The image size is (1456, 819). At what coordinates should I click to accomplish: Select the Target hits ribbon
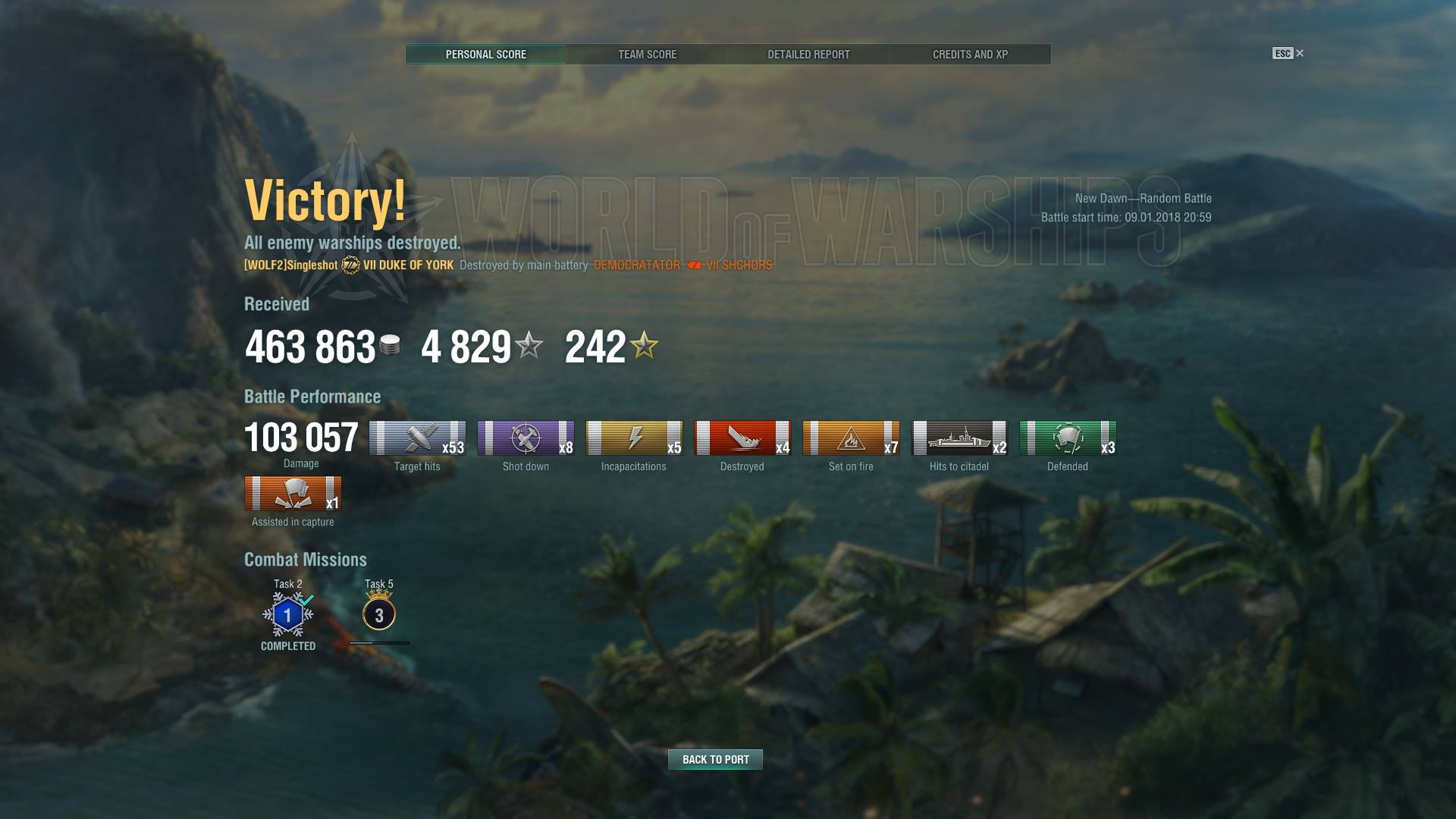(x=417, y=438)
